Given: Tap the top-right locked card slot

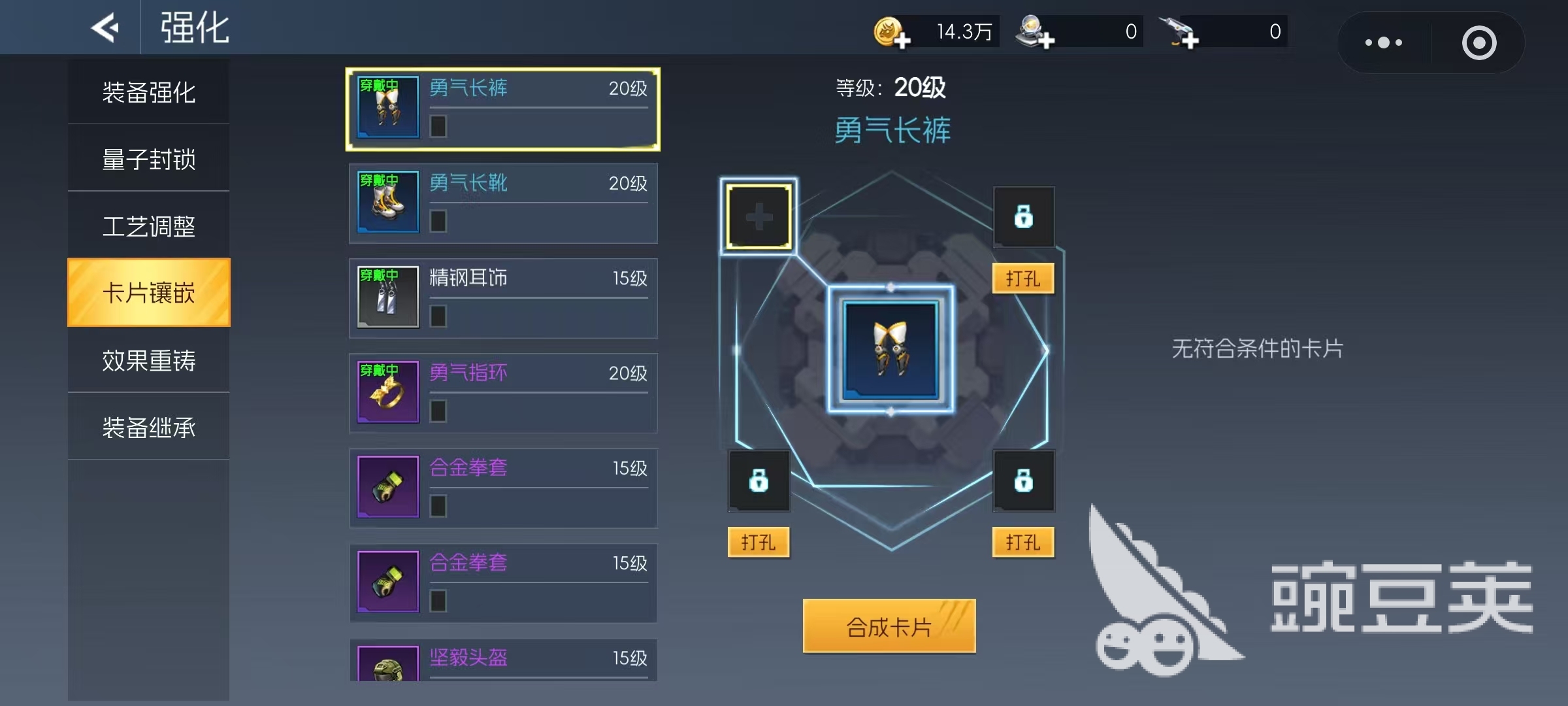Looking at the screenshot, I should click(x=1023, y=216).
